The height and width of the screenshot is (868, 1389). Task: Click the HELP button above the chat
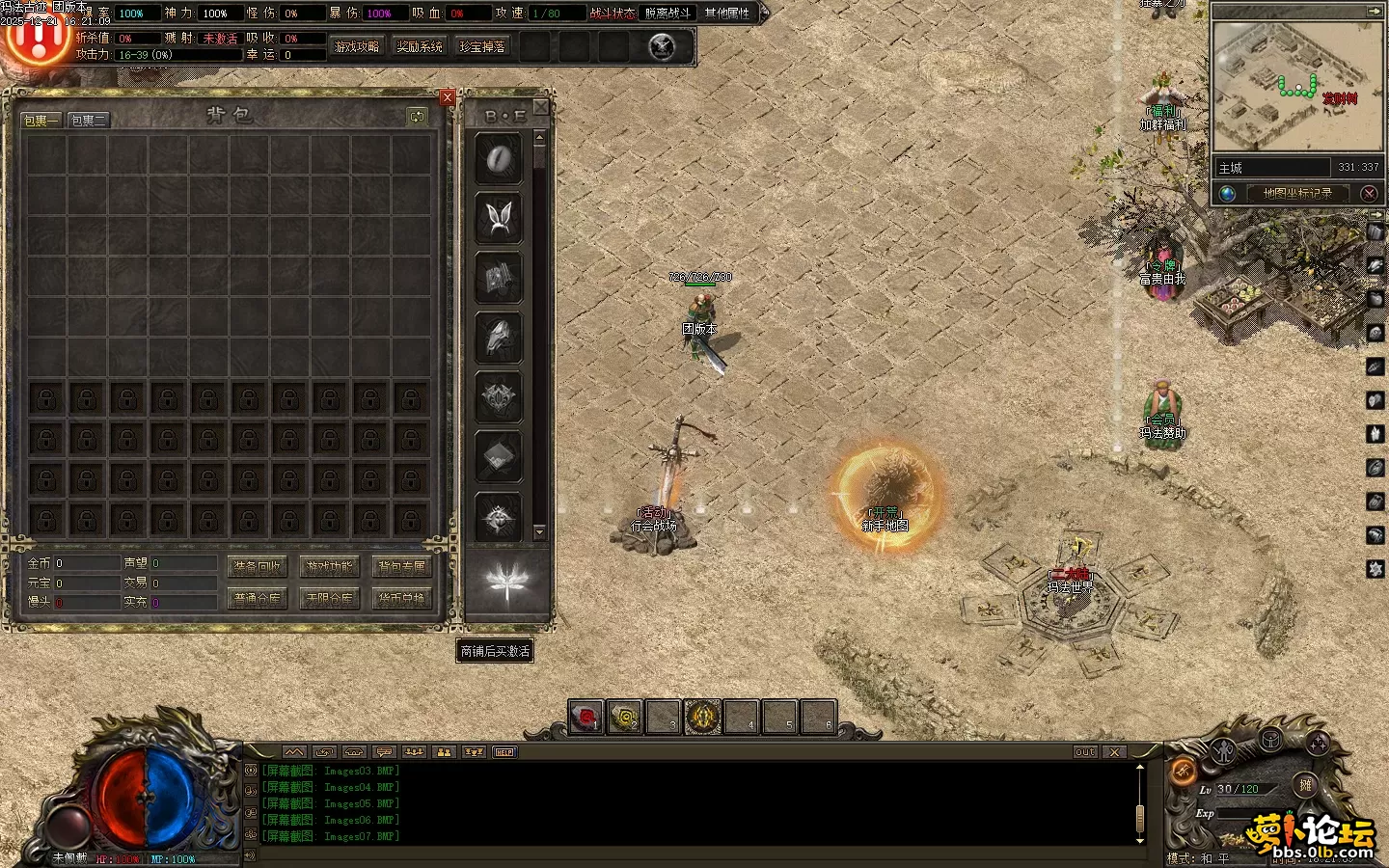tap(504, 752)
